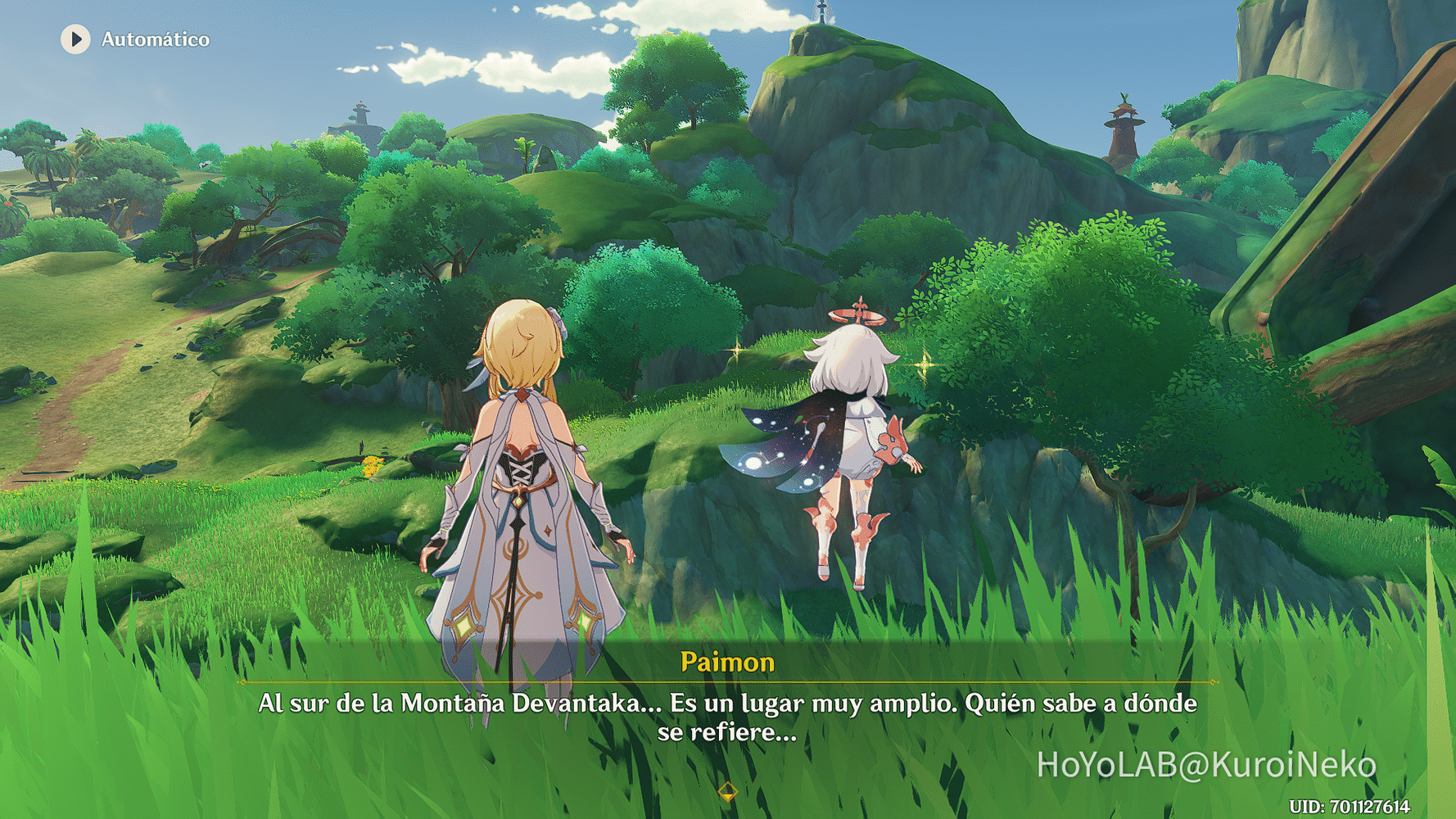Toggle the Automático auto-play button
Image resolution: width=1456 pixels, height=819 pixels.
point(76,39)
